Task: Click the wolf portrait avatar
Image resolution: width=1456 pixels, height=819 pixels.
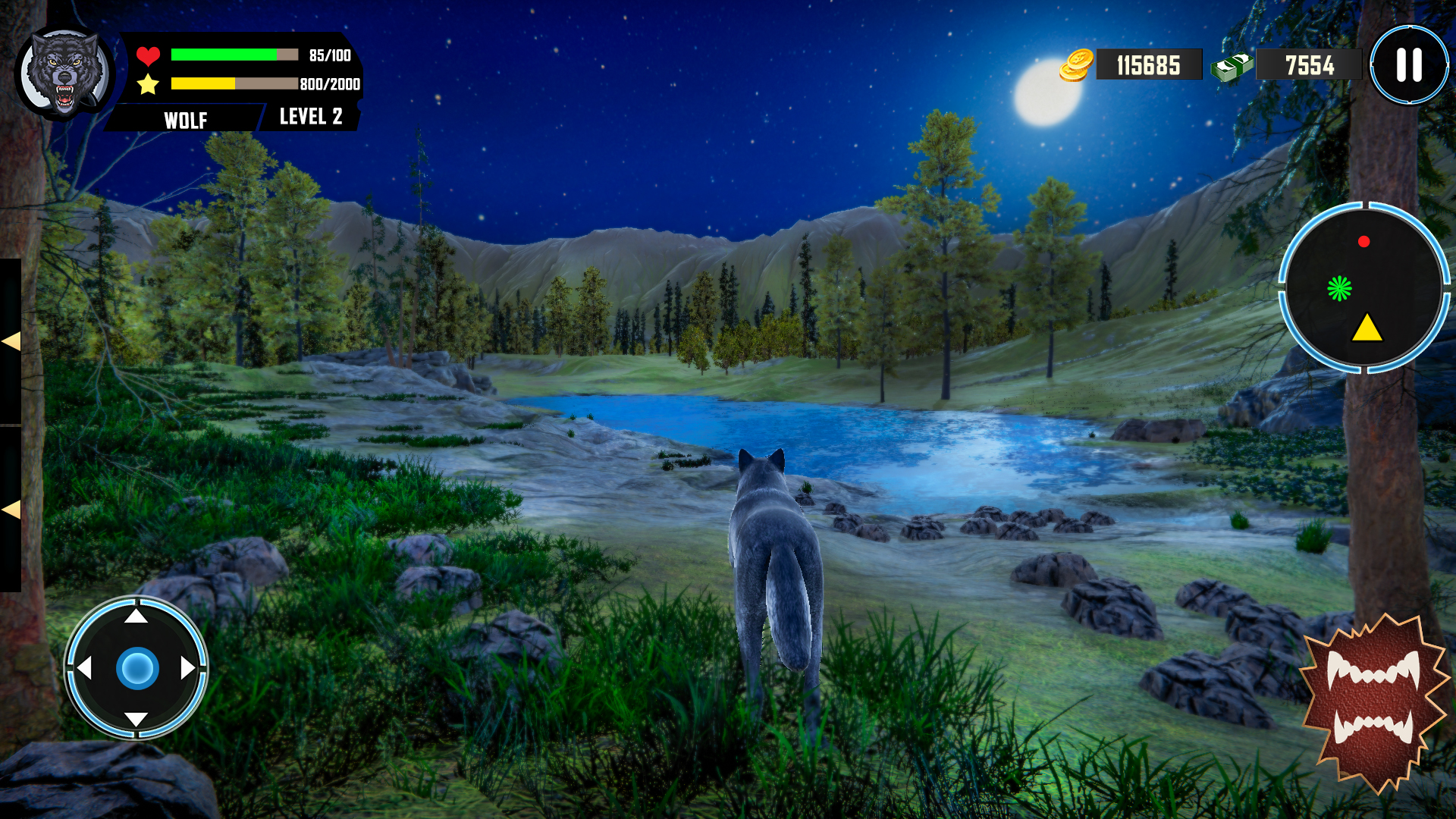Action: (x=65, y=74)
